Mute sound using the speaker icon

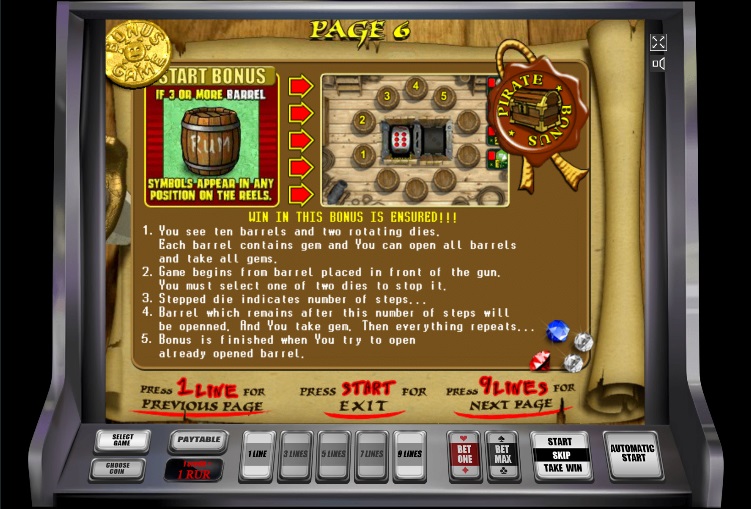[x=658, y=65]
